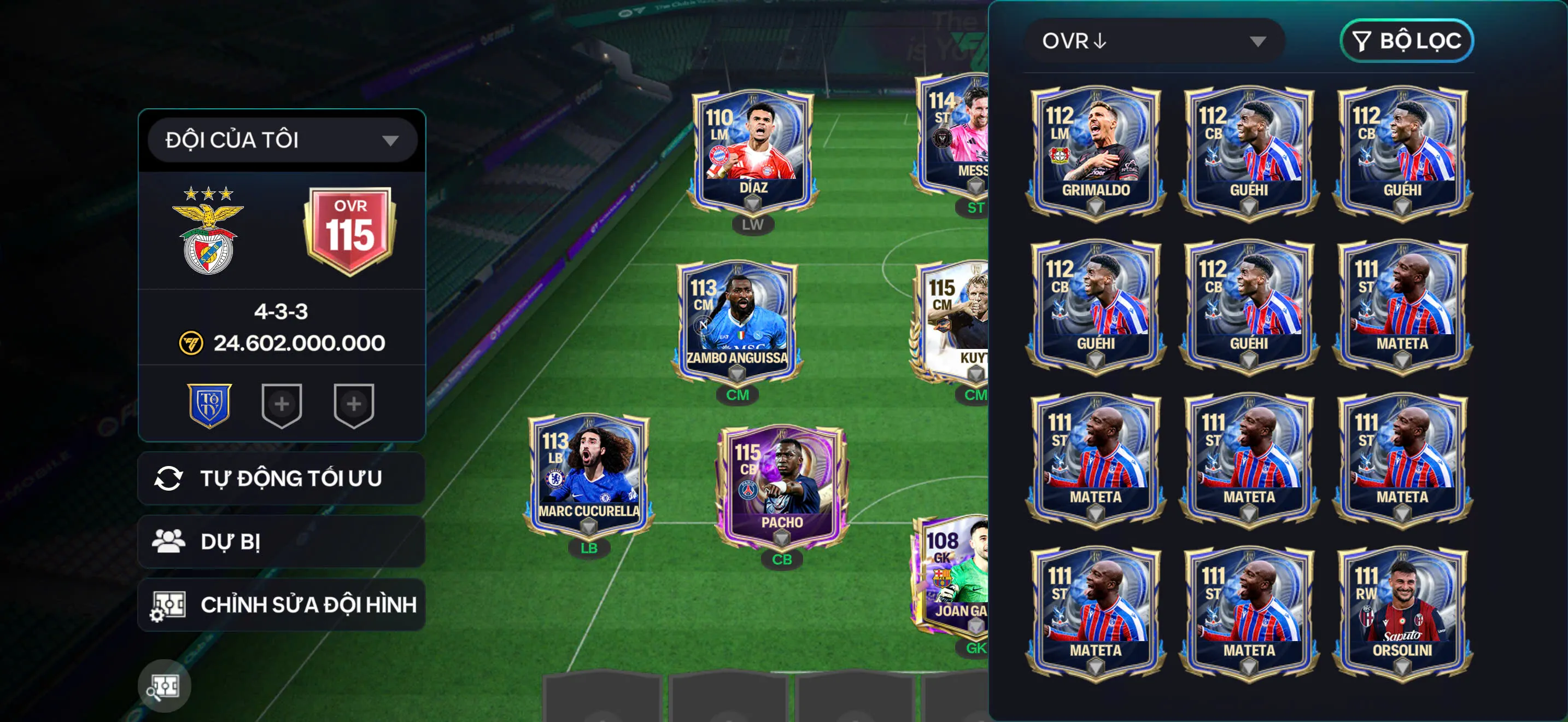Click the Benfica club crest
The height and width of the screenshot is (722, 1568).
point(208,231)
